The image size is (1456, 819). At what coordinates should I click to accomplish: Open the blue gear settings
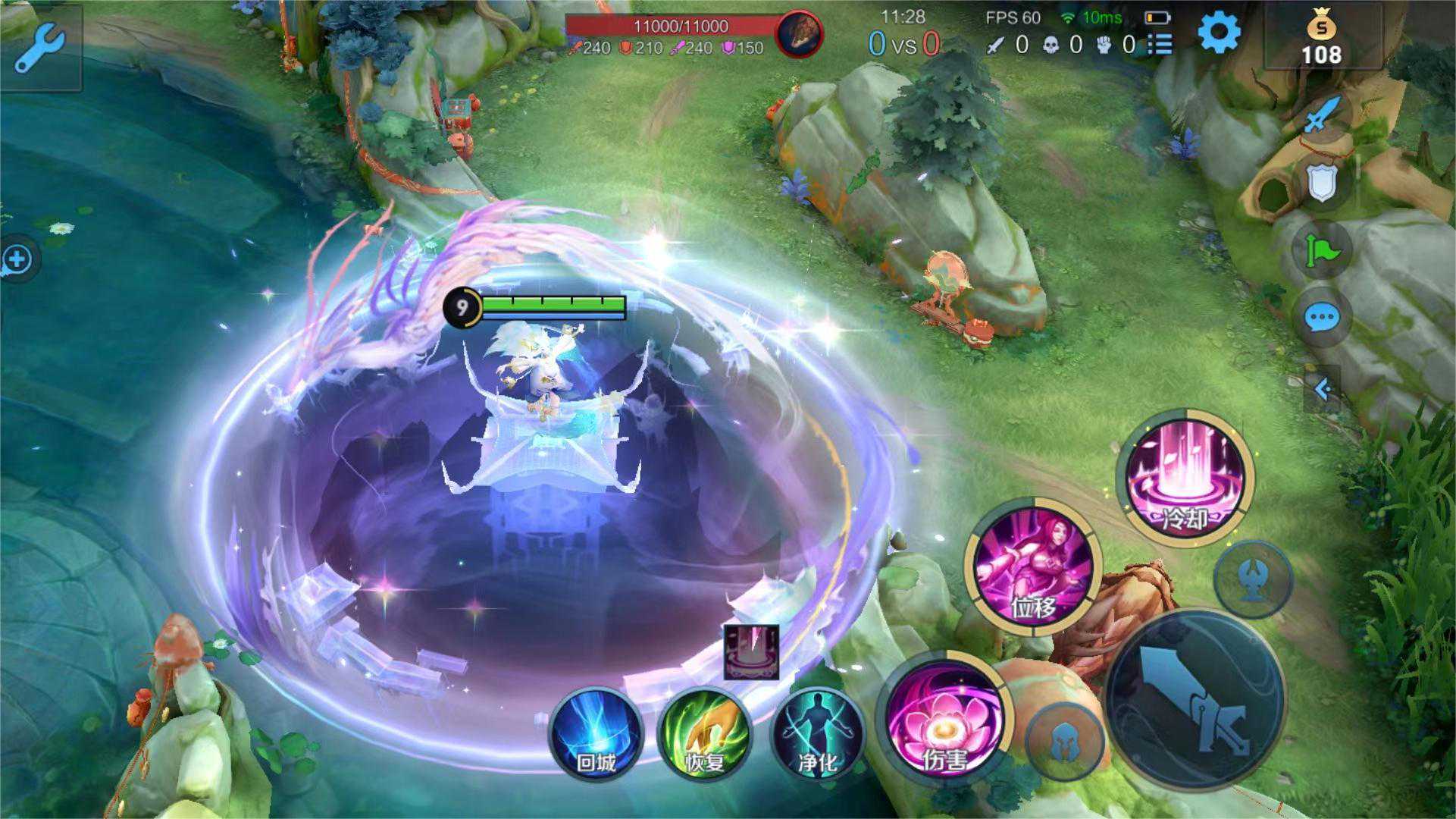point(1219,33)
